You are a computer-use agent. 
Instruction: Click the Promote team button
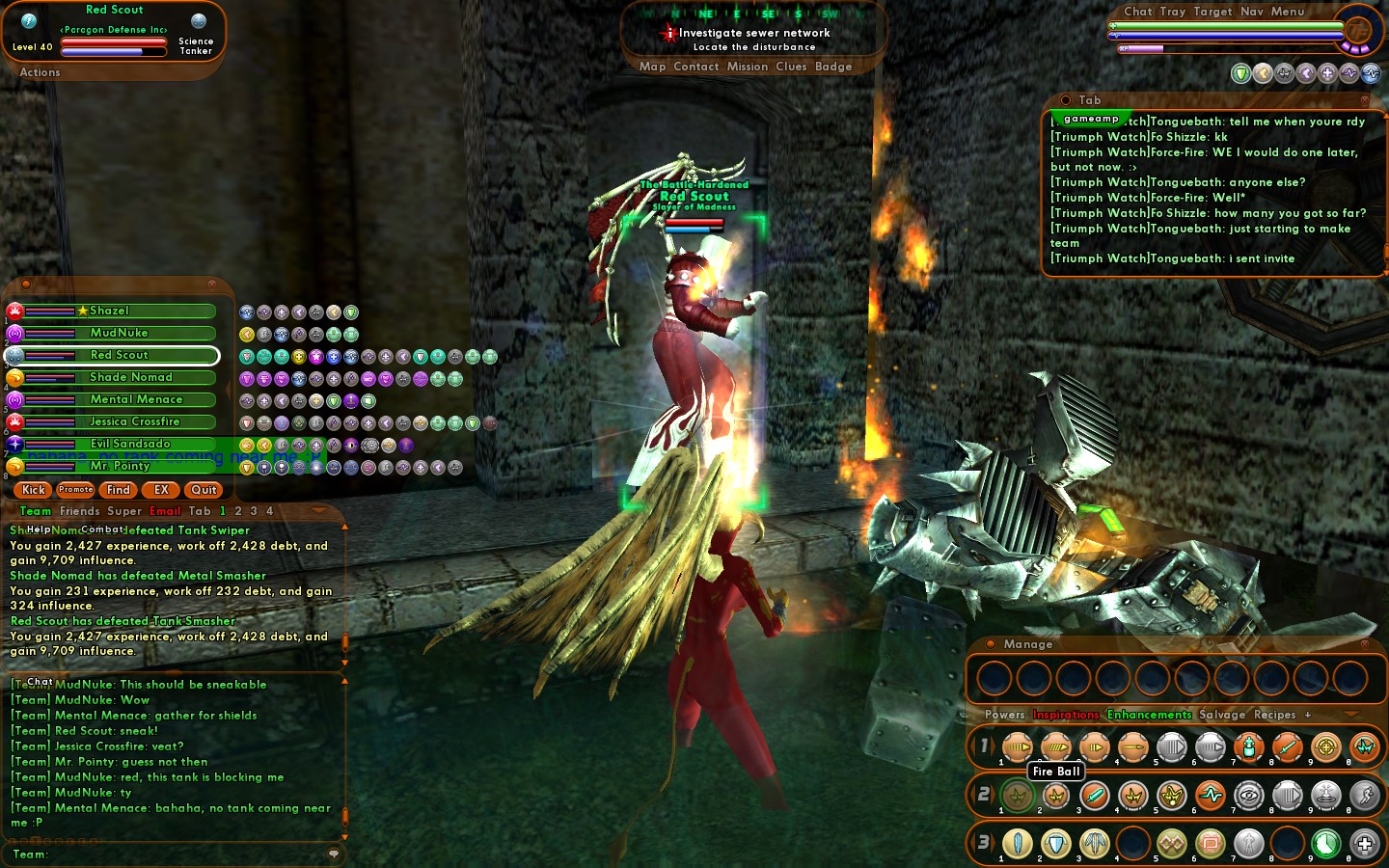[75, 490]
